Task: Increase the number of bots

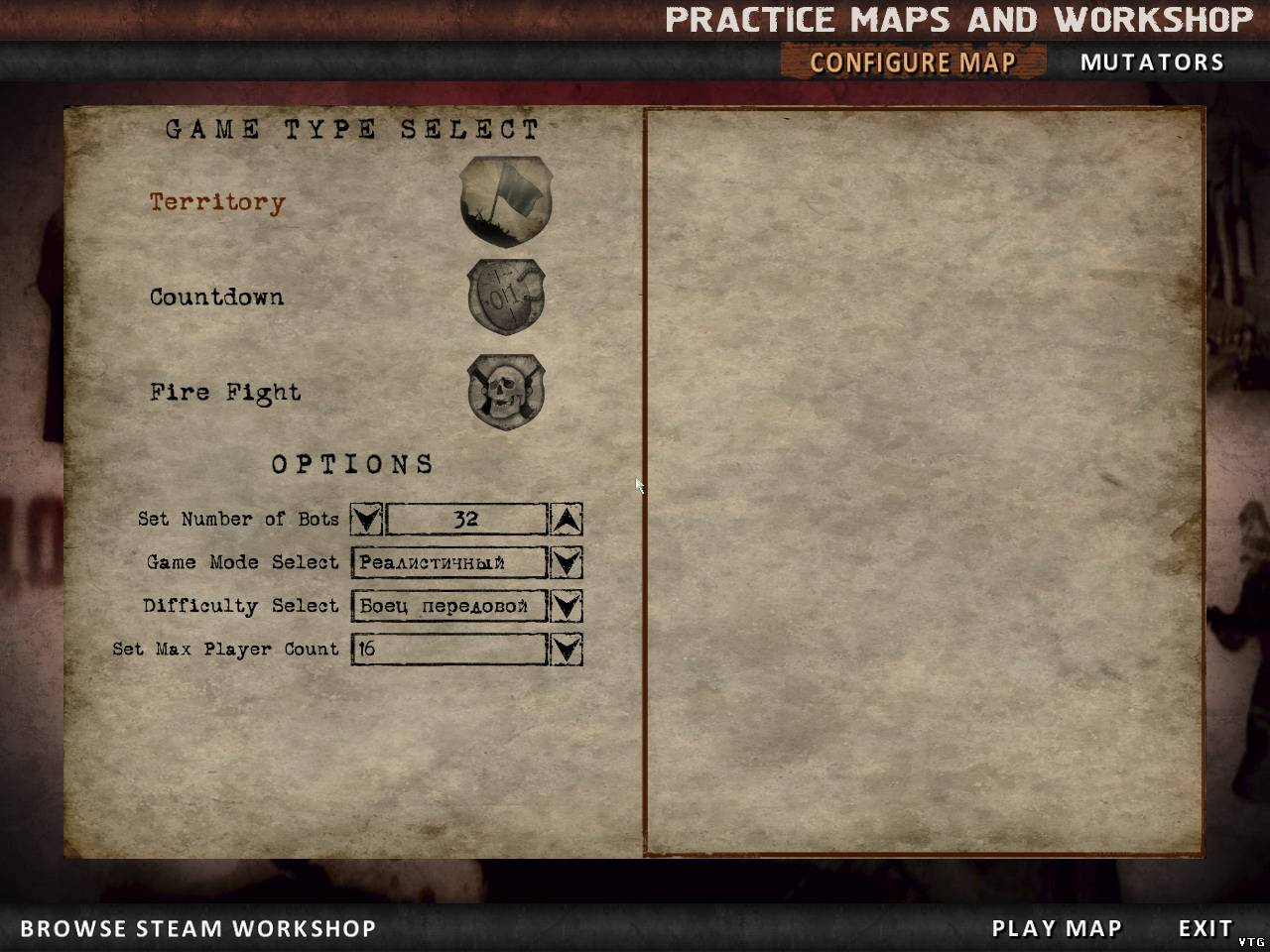Action: click(566, 519)
